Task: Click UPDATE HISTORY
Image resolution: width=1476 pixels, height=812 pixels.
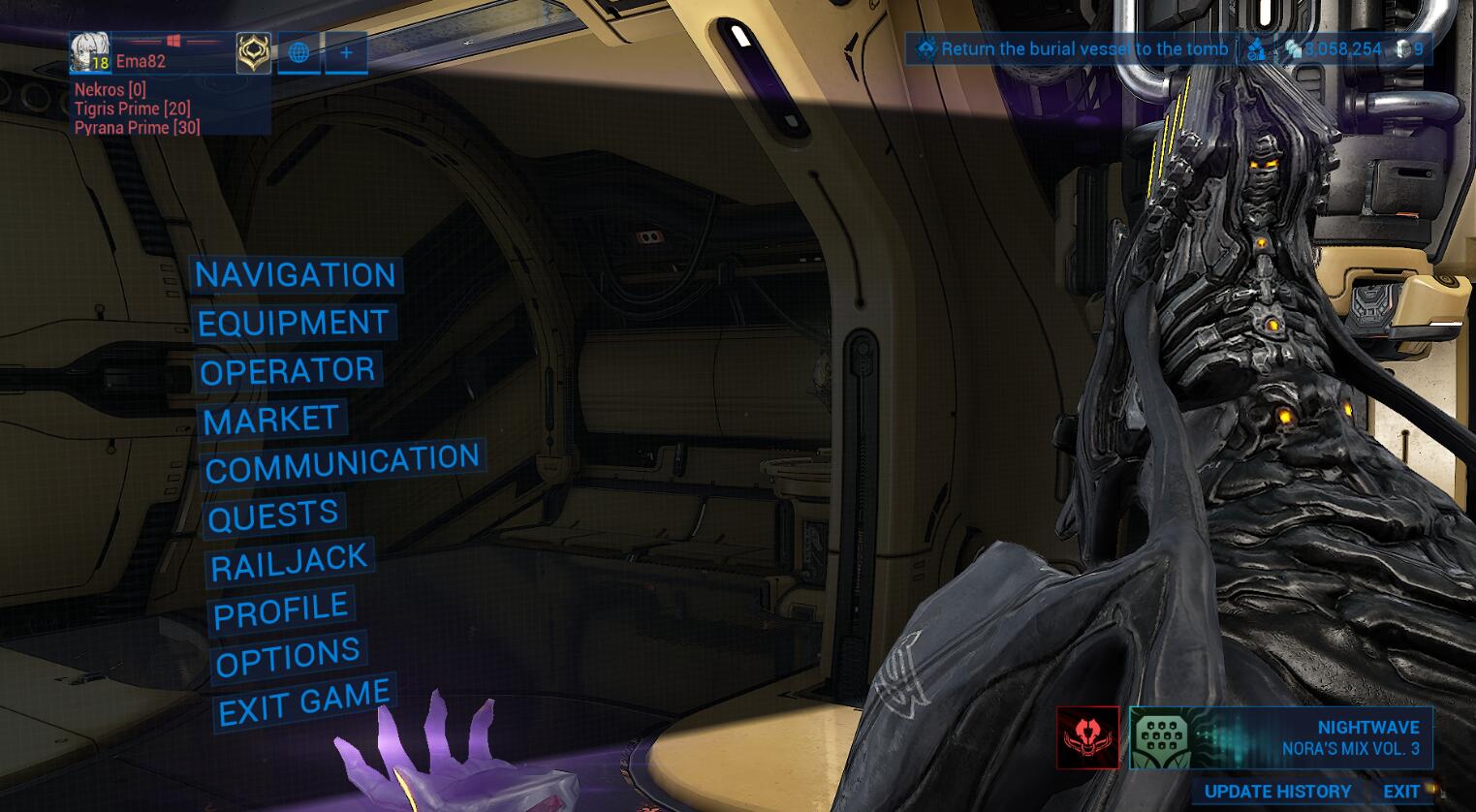Action: click(x=1277, y=792)
